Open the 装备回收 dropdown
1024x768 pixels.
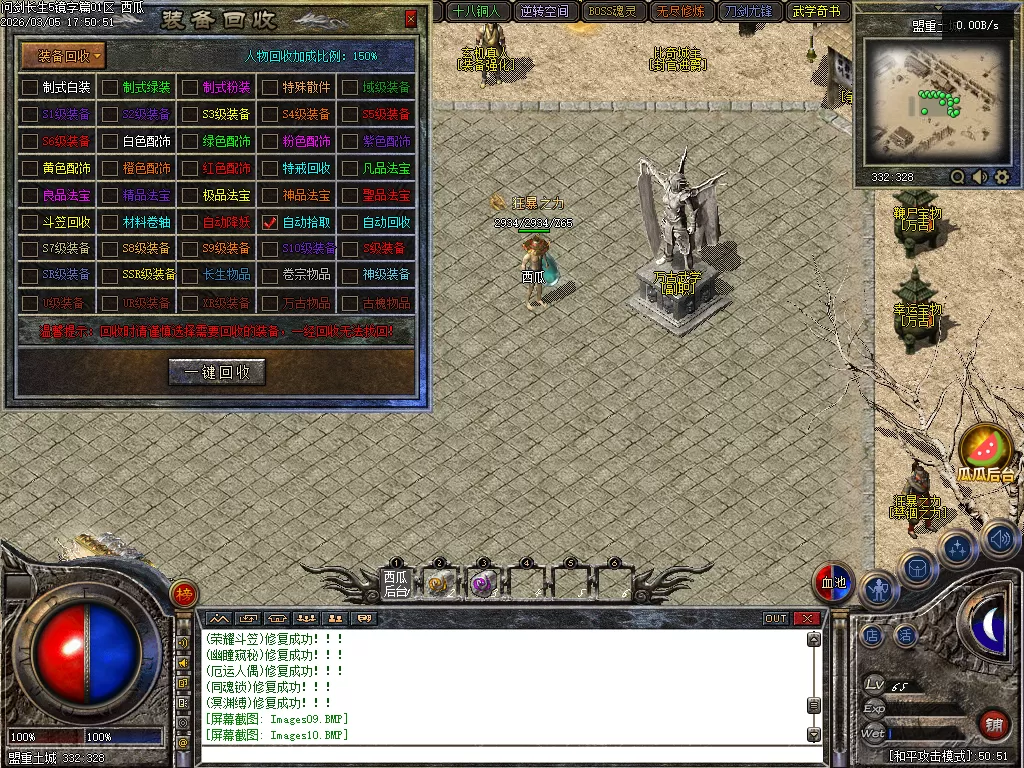63,56
